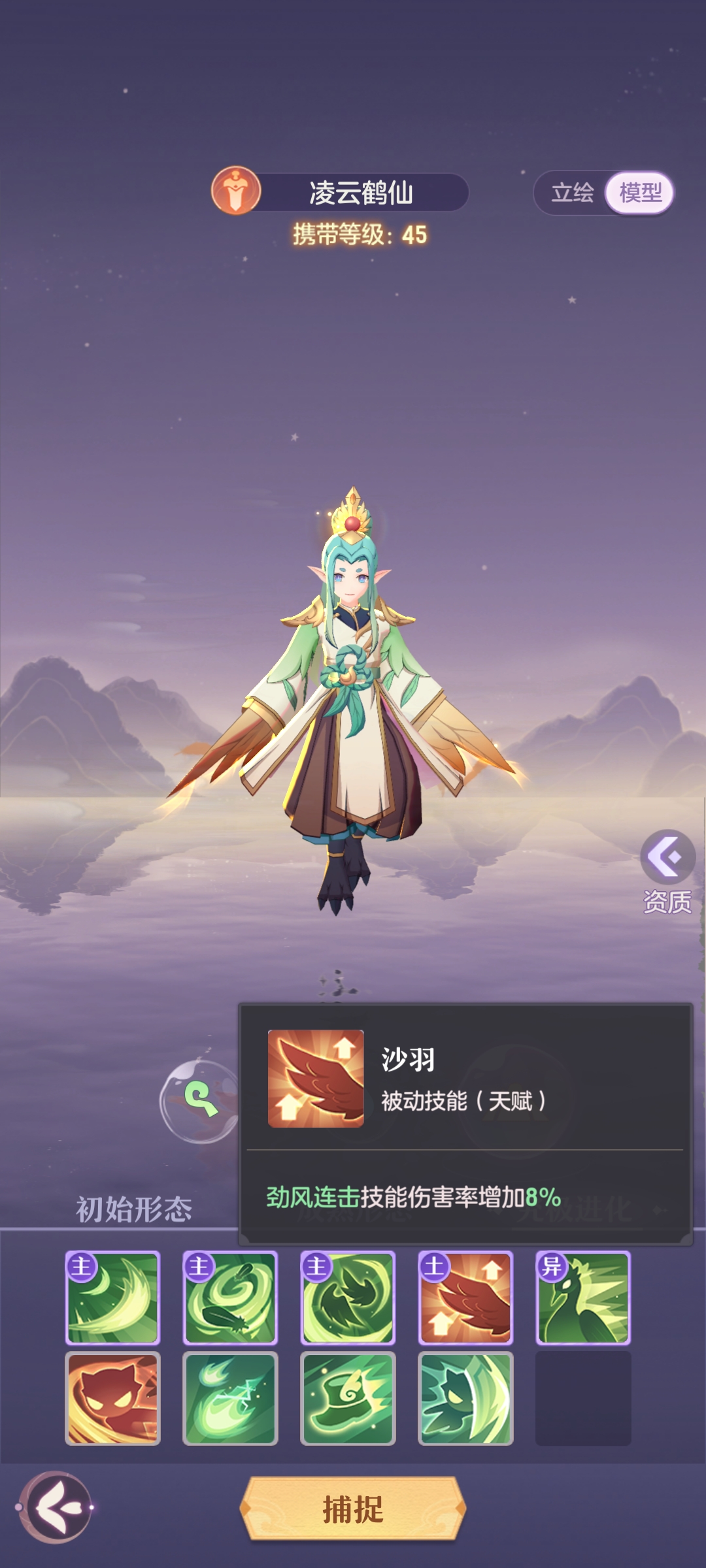View the green boot skill icon

tap(348, 1398)
